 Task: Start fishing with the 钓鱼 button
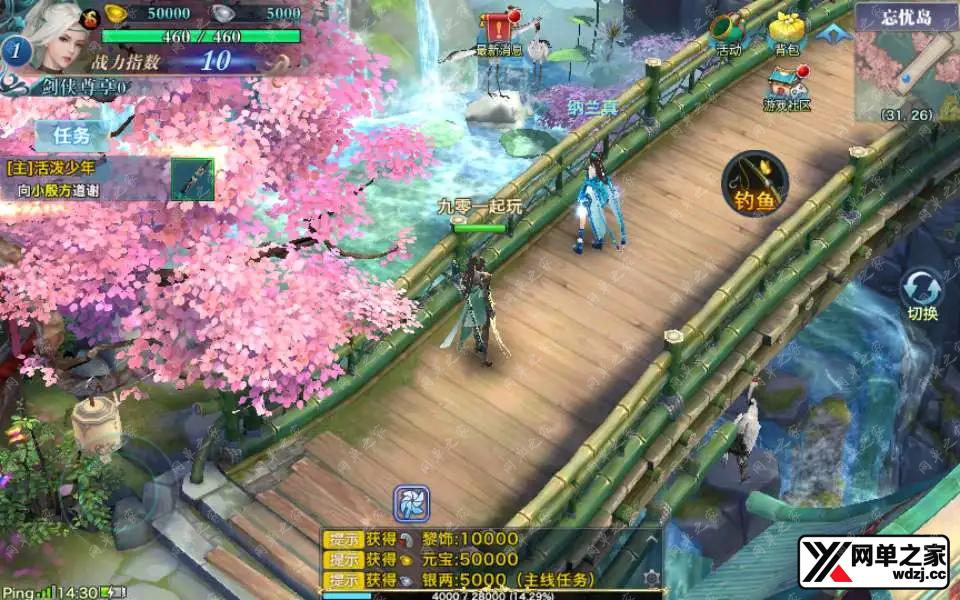(x=755, y=184)
